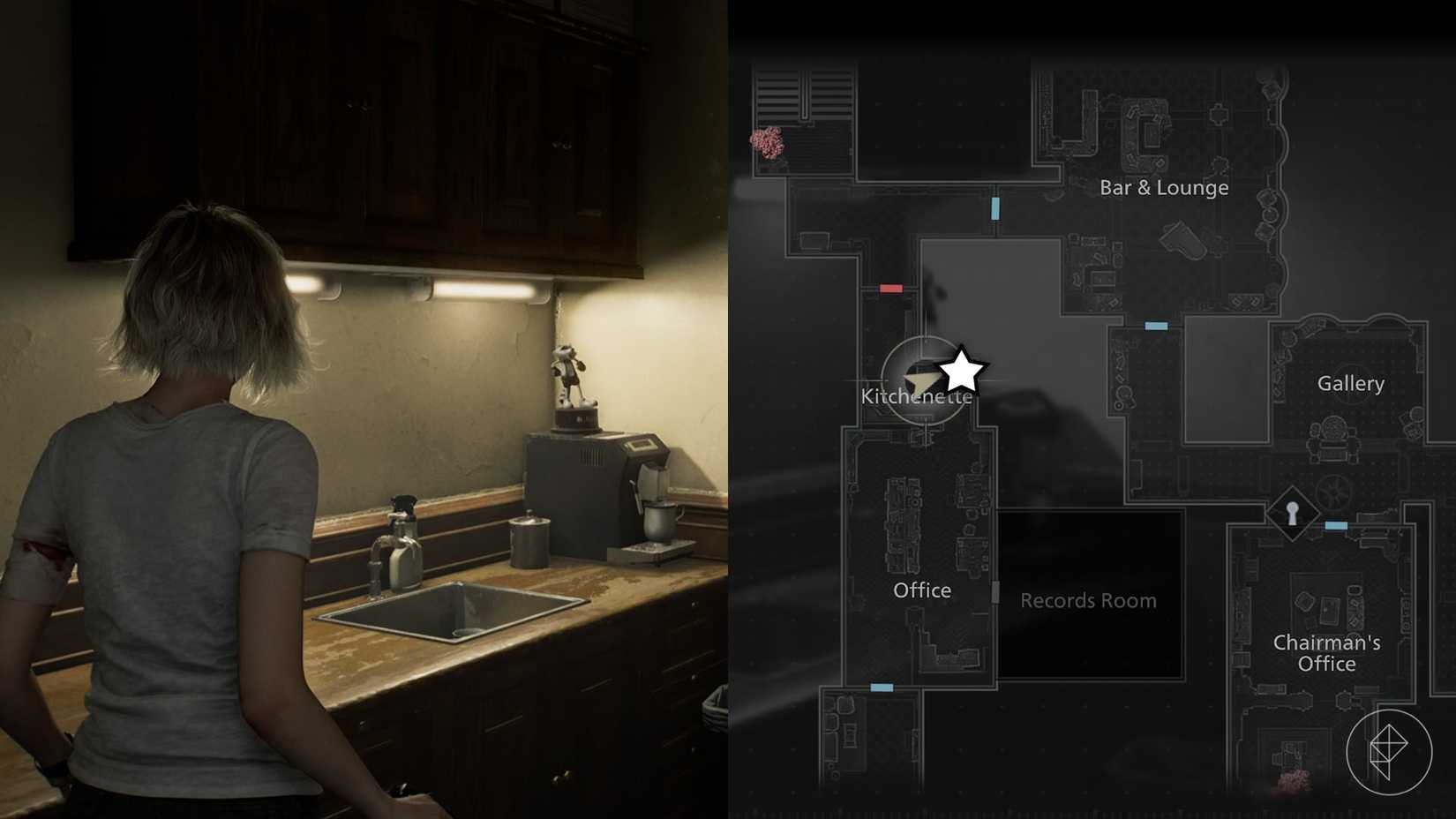Select the Bar & Lounge room label
Image resolution: width=1456 pixels, height=819 pixels.
1163,187
